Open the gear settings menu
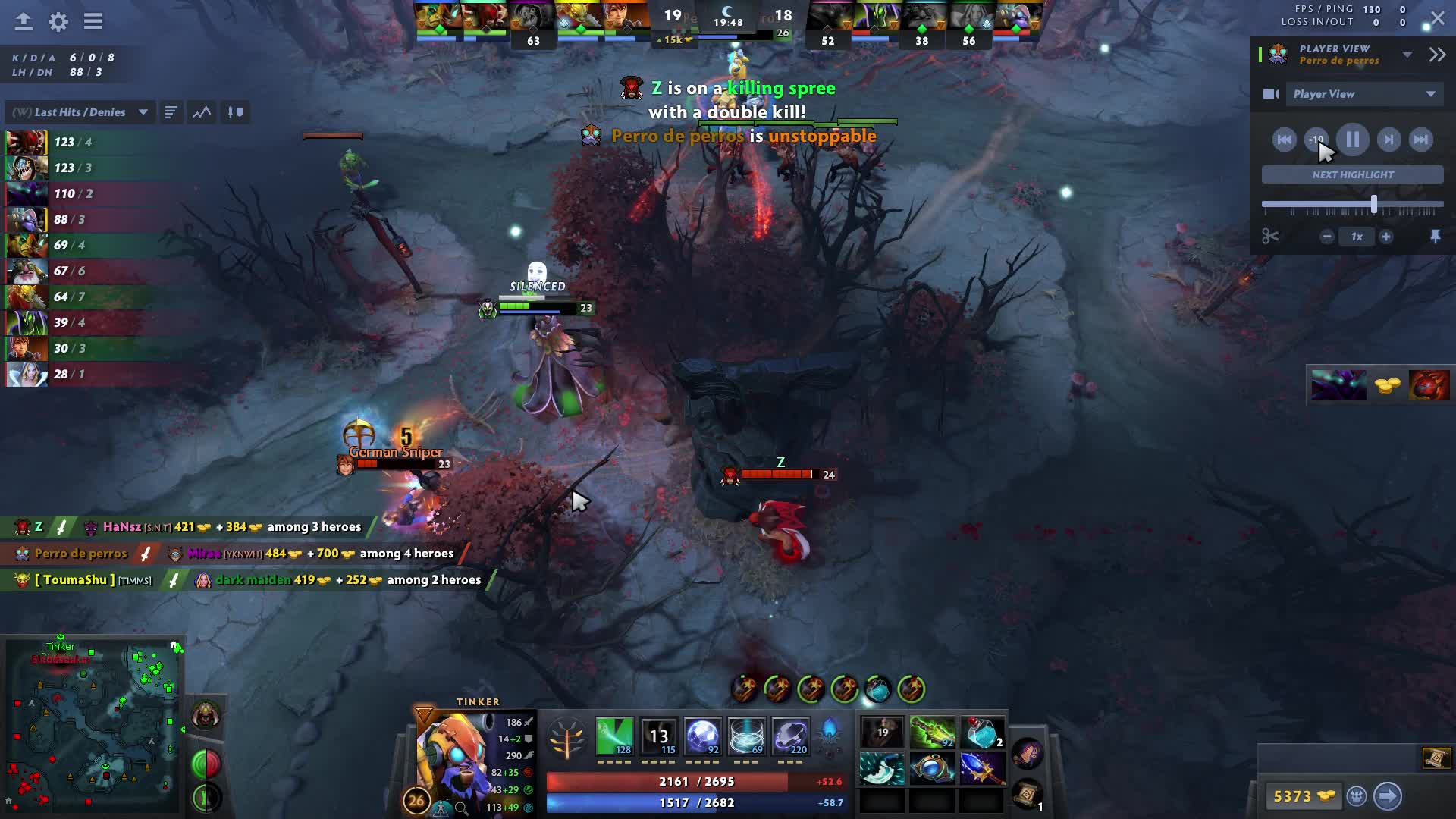Screen dimensions: 1456x819 58,21
